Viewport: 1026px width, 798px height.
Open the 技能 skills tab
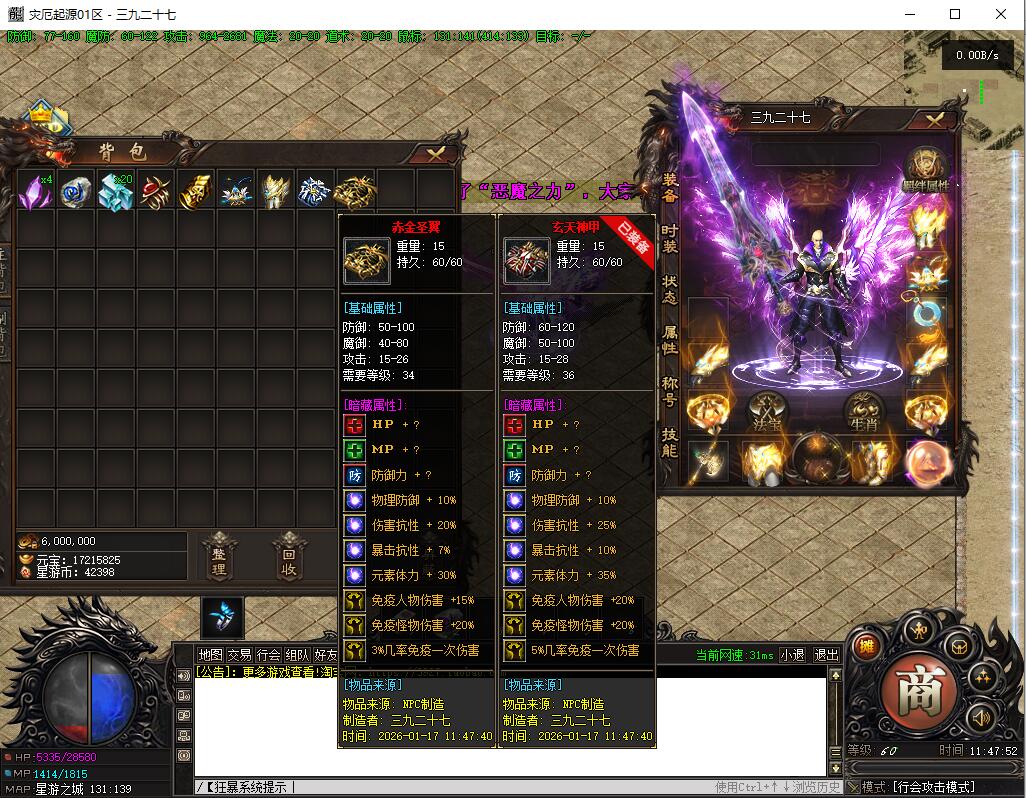coord(669,442)
